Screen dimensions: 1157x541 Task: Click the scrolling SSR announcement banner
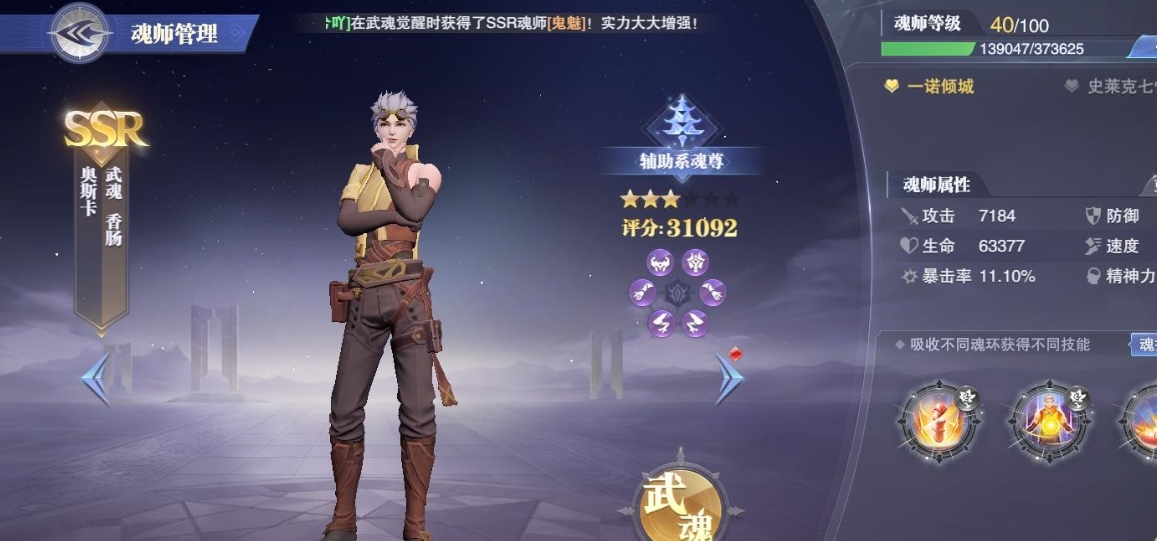coord(510,22)
